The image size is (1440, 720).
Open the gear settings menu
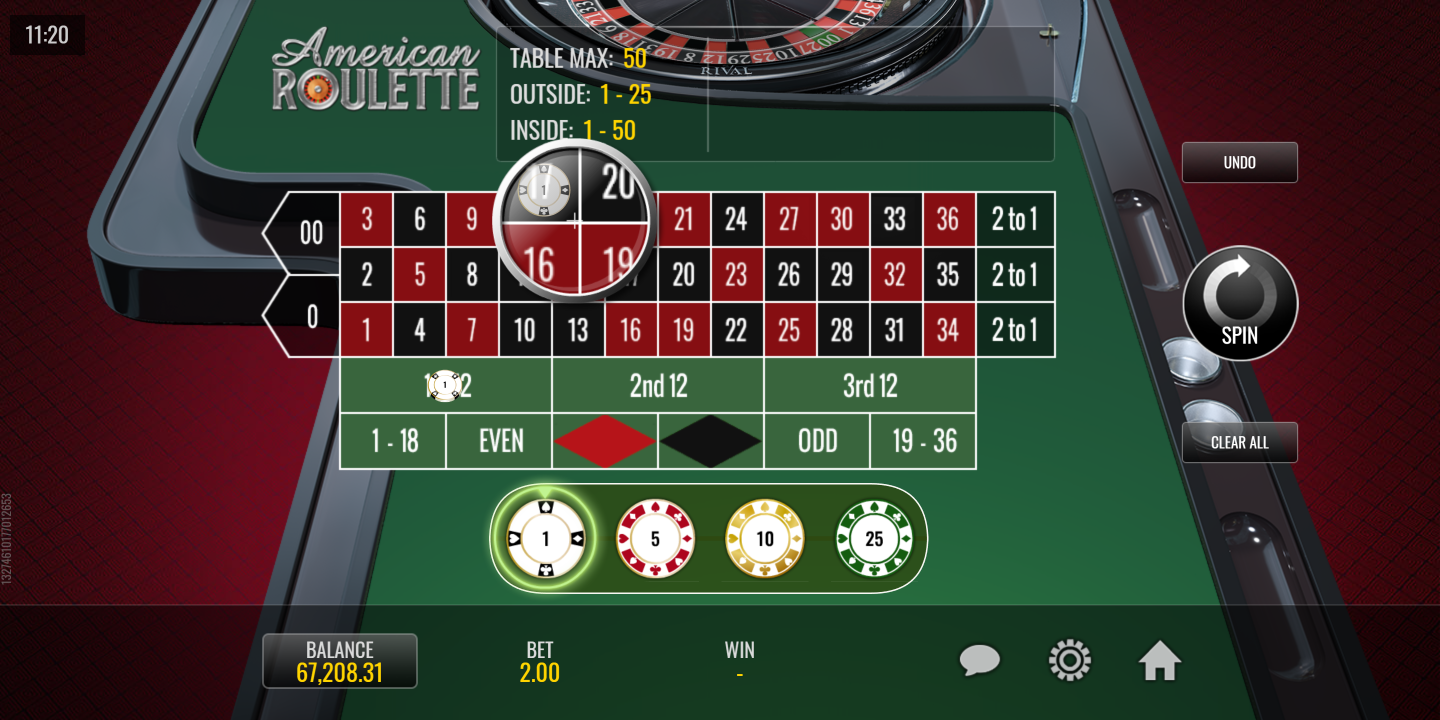point(1069,661)
